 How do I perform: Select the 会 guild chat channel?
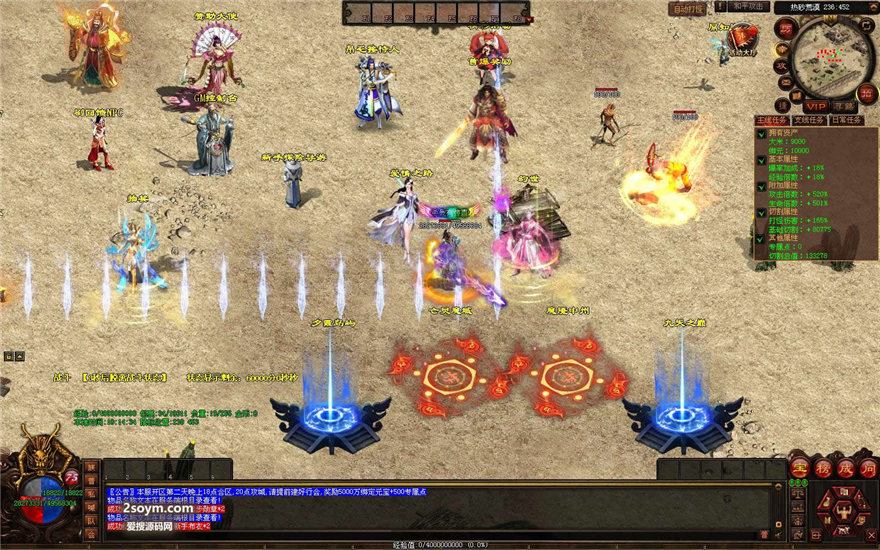pos(90,533)
